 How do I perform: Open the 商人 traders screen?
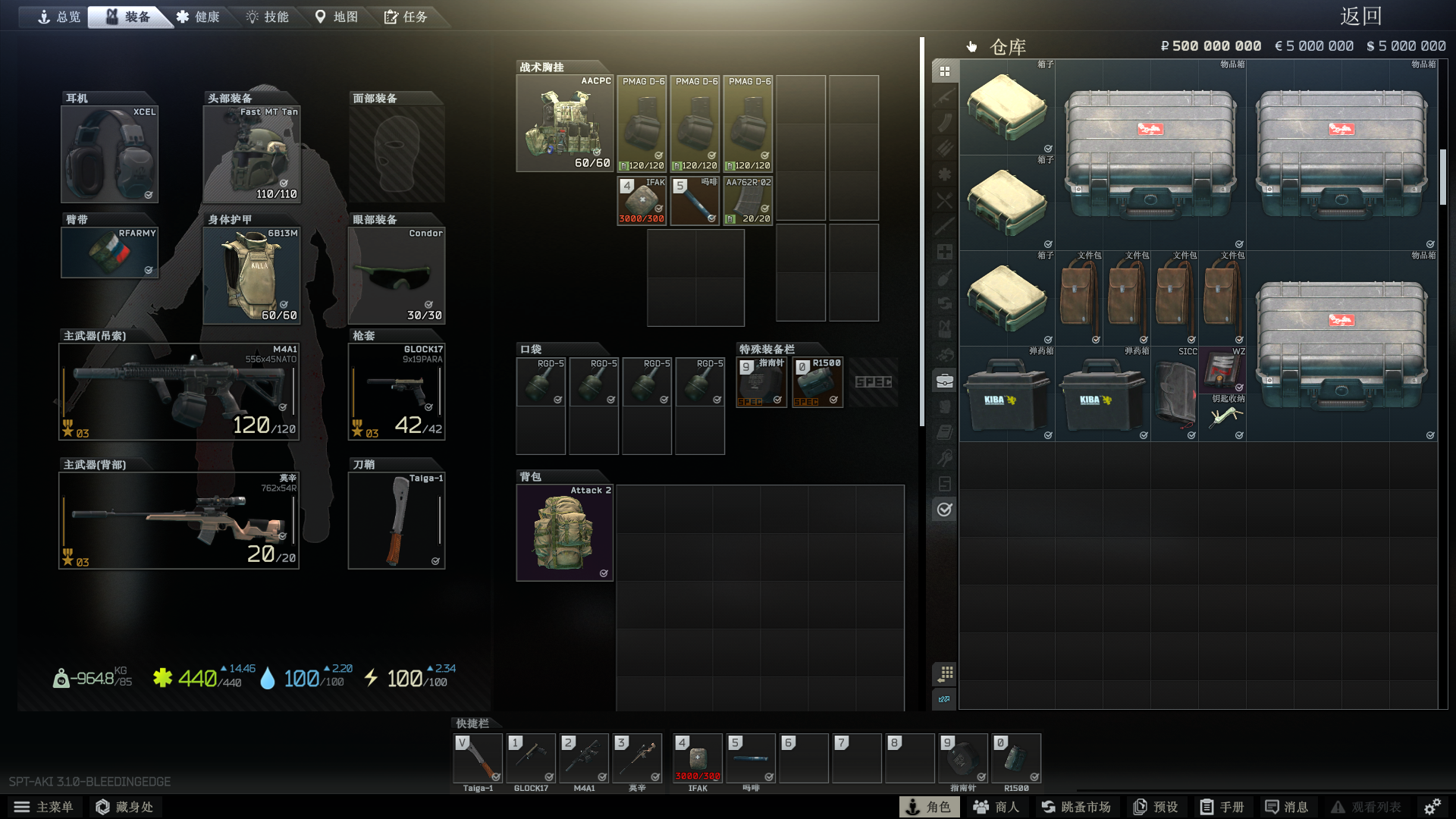(x=996, y=807)
